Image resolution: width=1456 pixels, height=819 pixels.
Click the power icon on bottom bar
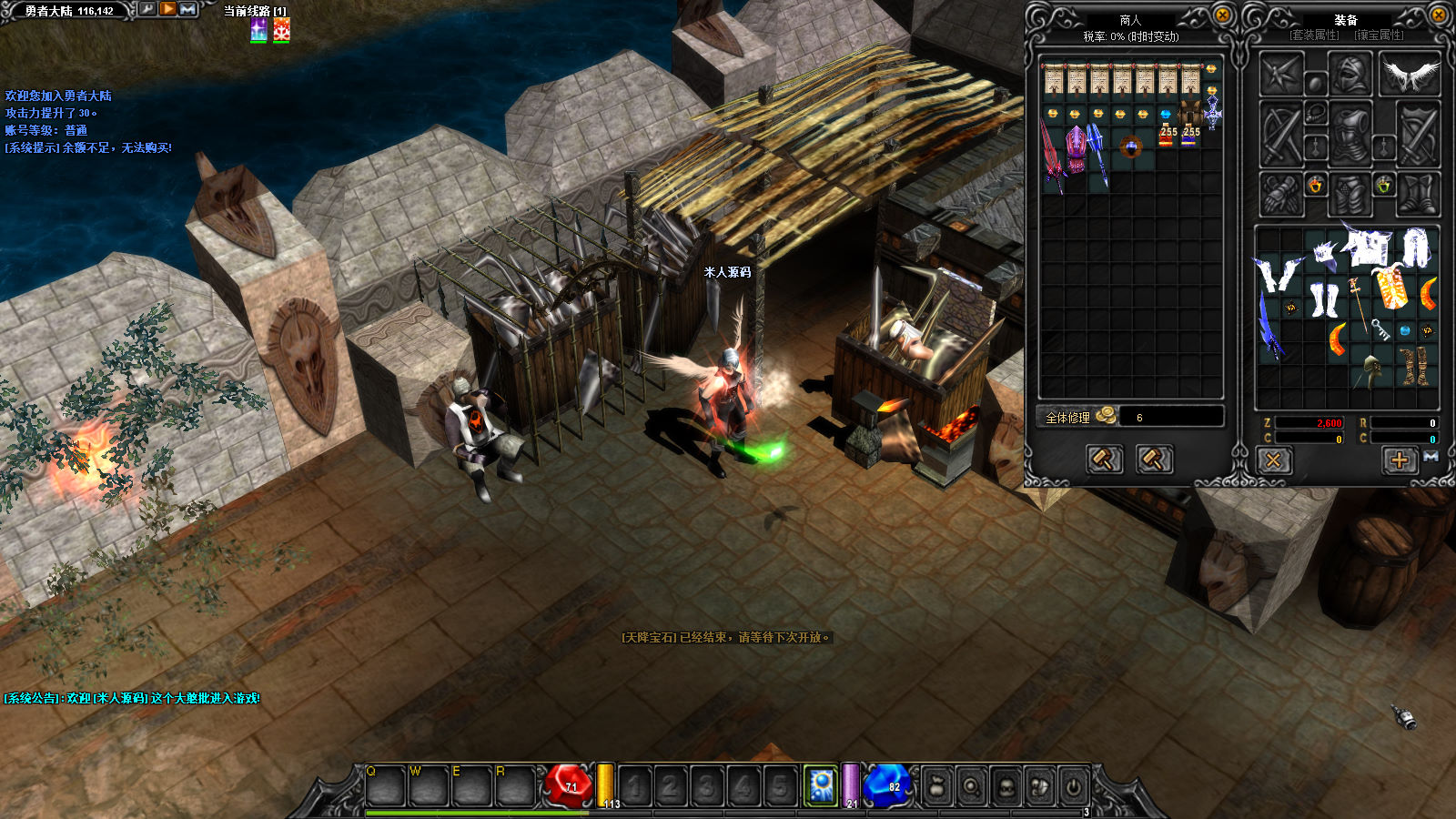pos(1074,786)
